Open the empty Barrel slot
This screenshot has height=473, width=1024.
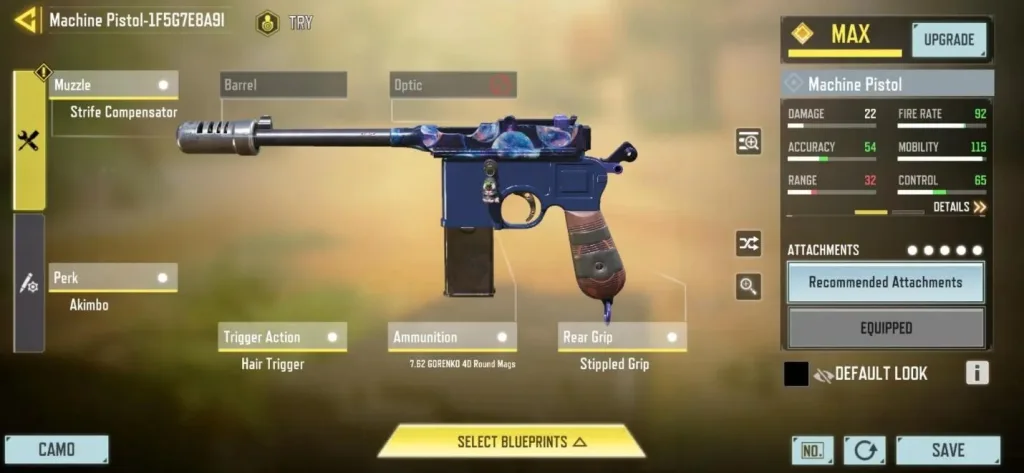pos(283,85)
